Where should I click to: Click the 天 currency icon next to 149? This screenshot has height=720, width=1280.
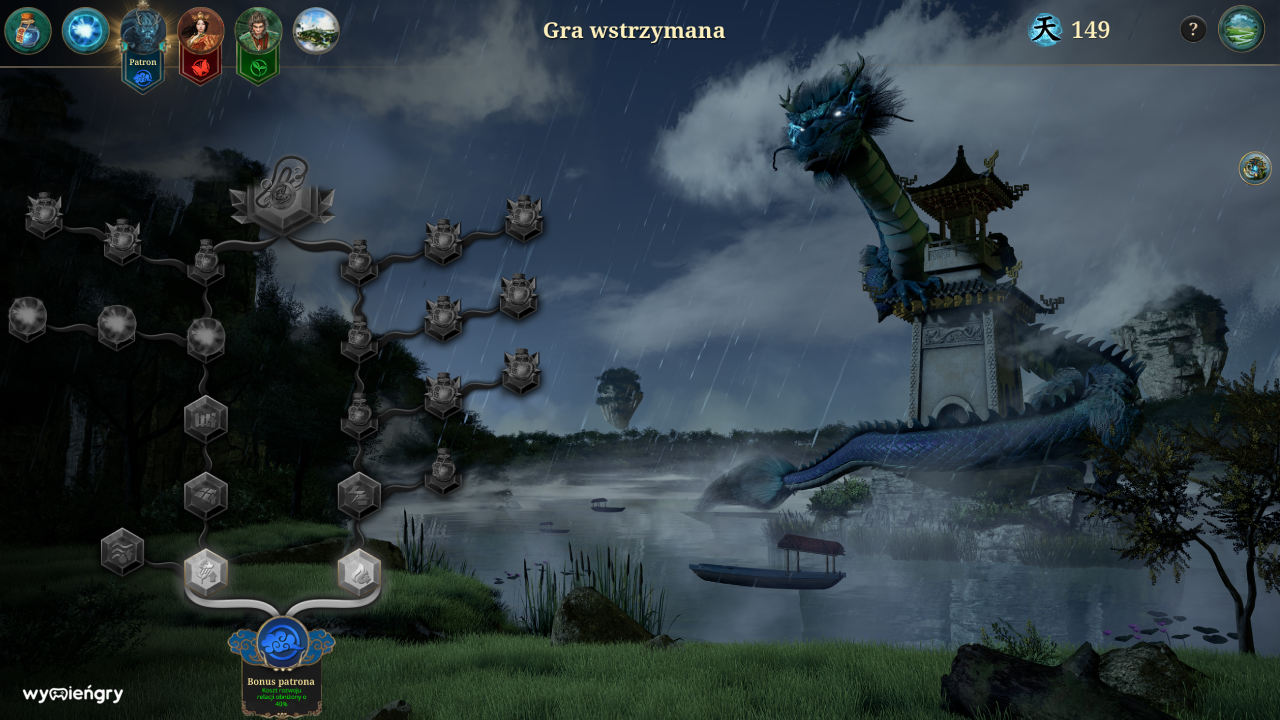pyautogui.click(x=1045, y=30)
